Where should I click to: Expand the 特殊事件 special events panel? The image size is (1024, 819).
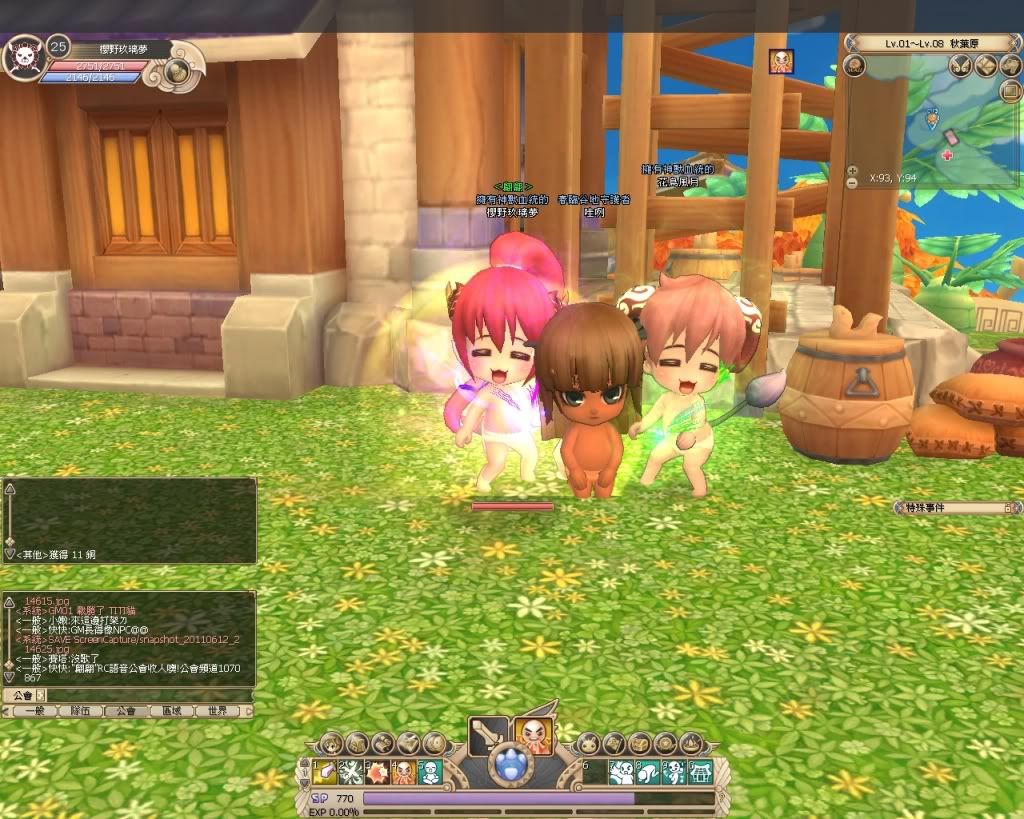1007,508
